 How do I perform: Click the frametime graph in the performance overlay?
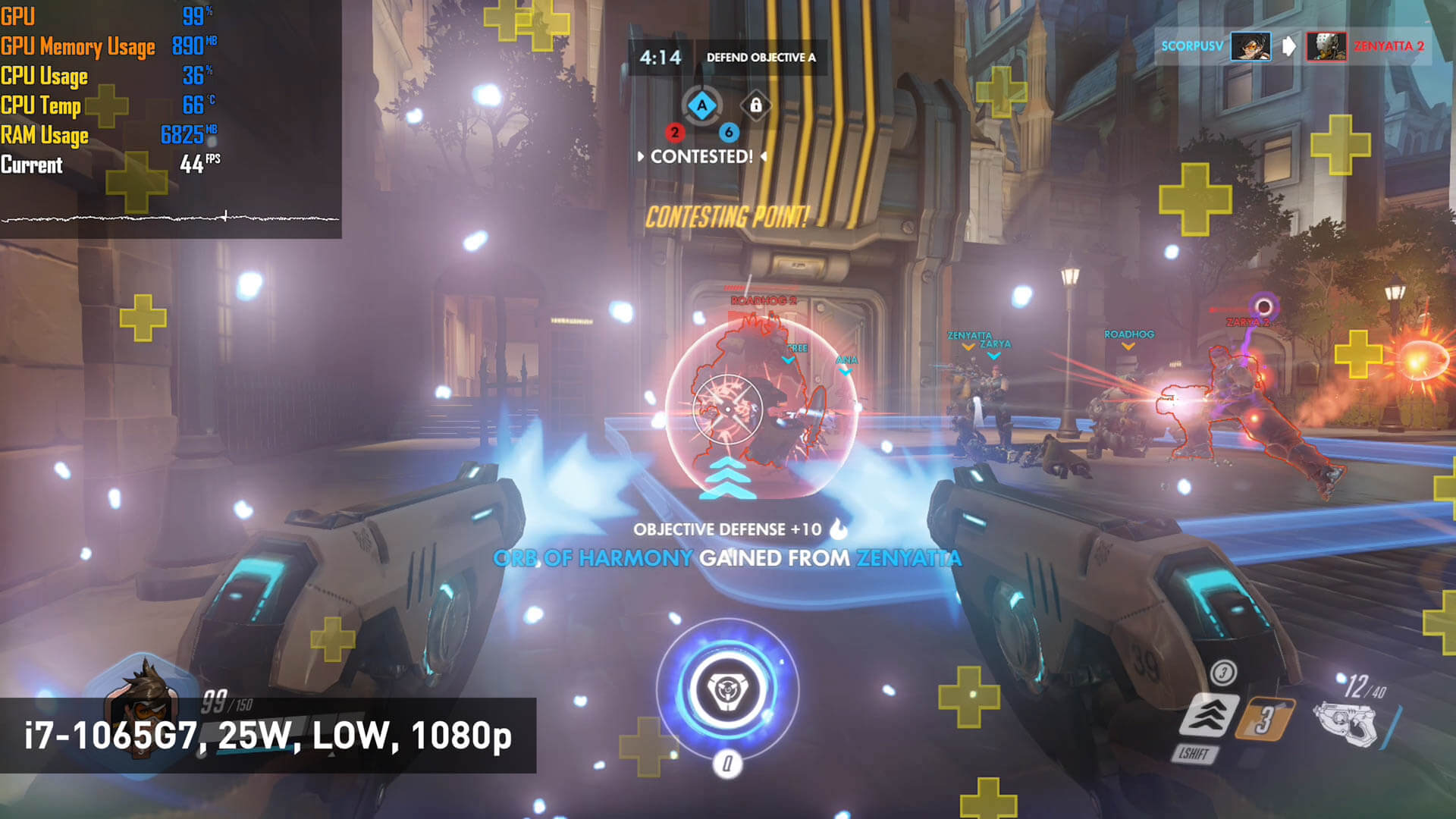click(171, 218)
